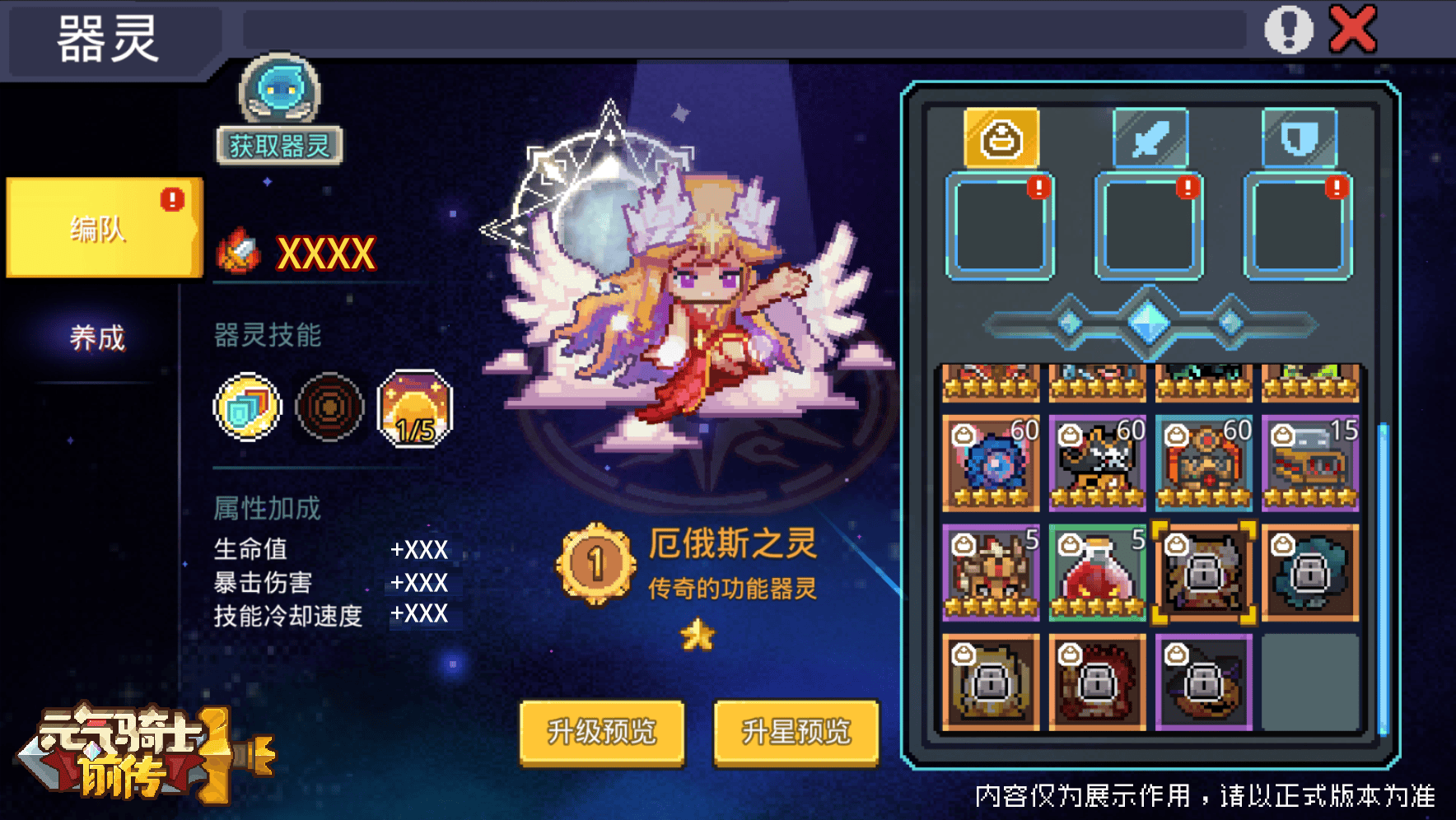Click the first empty equip slot with notification
The image size is (1456, 820).
[999, 226]
